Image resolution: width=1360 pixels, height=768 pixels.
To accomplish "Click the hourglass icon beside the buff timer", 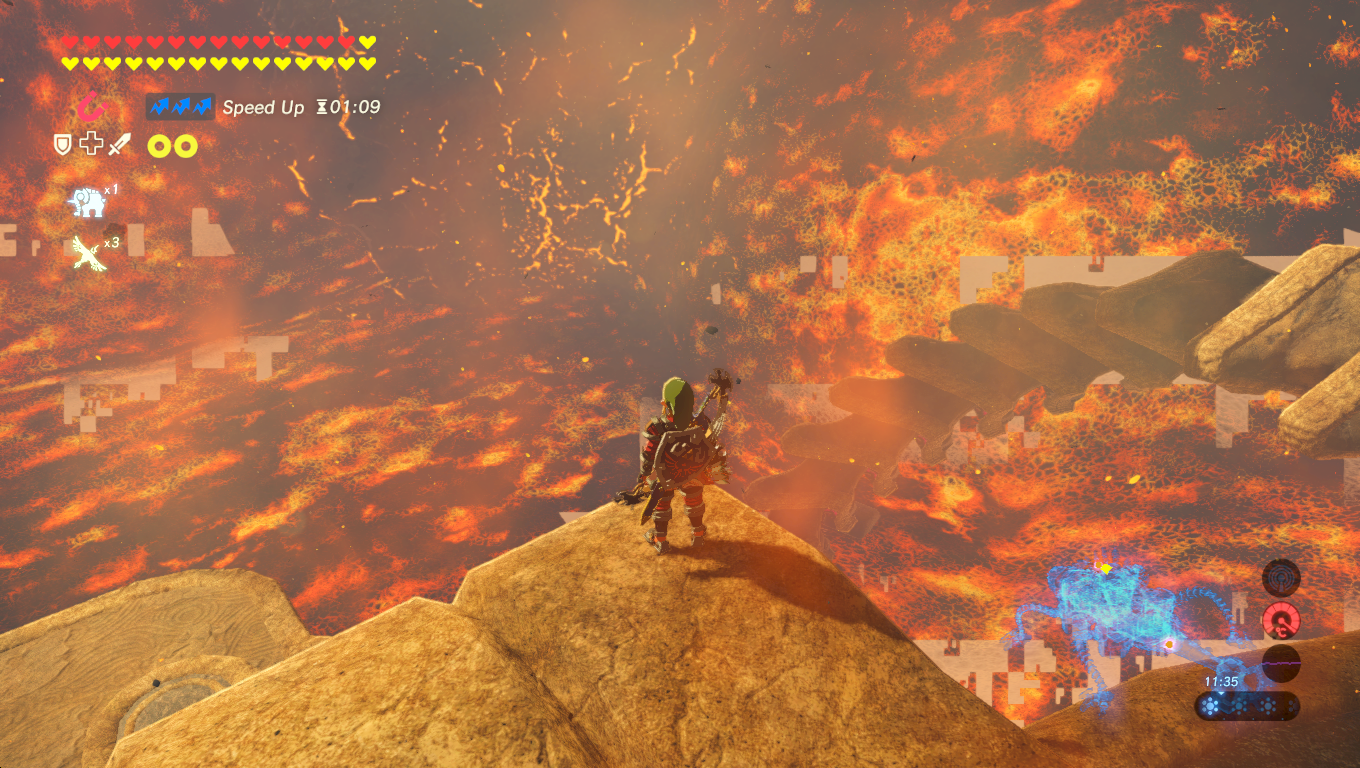I will (x=322, y=106).
